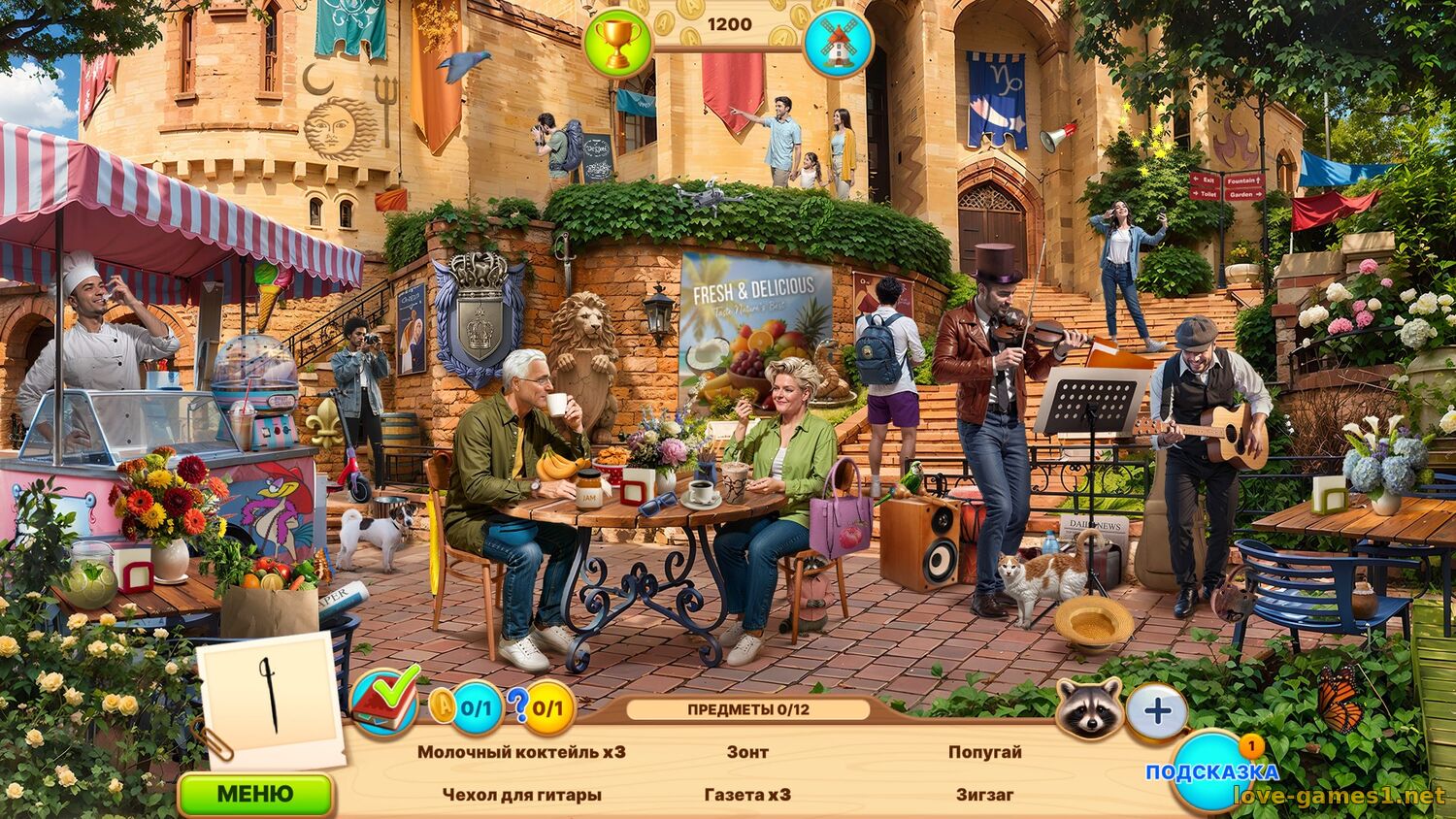The image size is (1456, 819).
Task: Open the windmill icon
Action: (838, 44)
